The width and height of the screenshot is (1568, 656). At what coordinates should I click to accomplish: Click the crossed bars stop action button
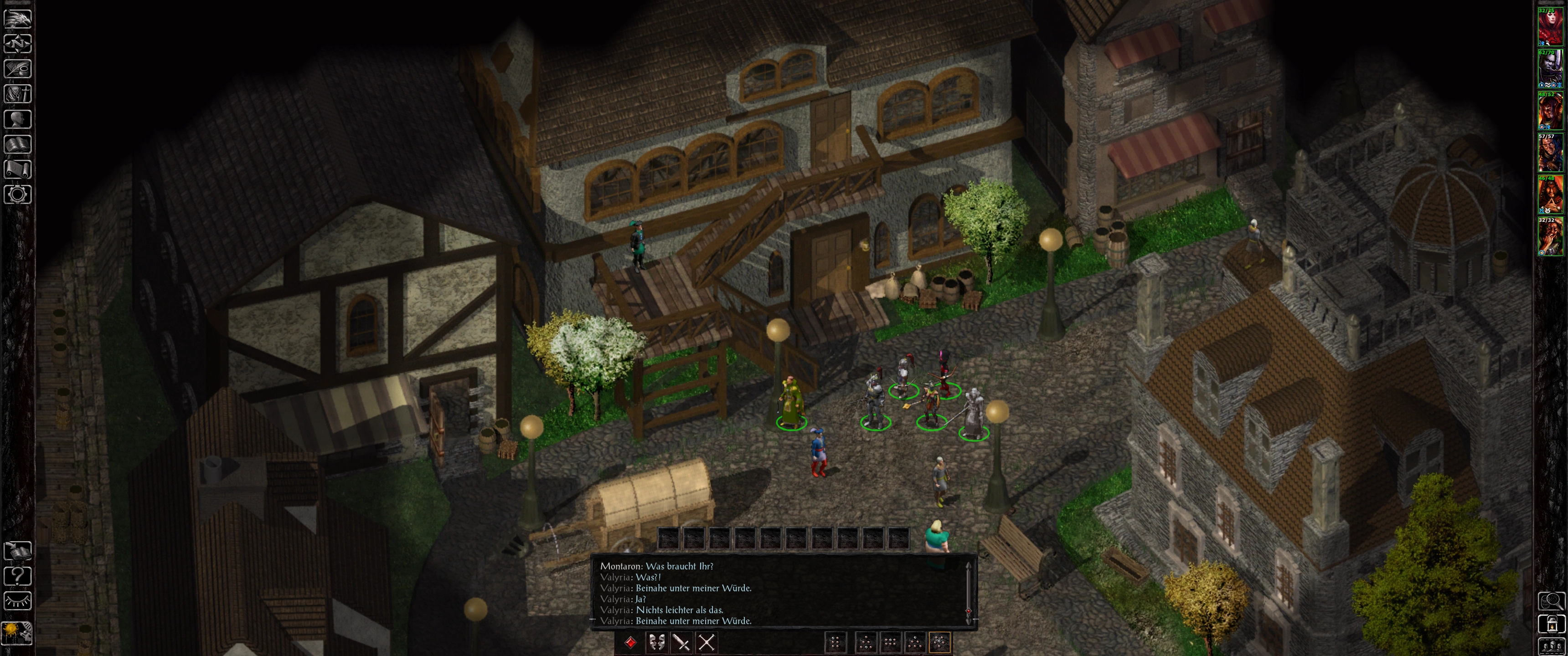click(706, 643)
